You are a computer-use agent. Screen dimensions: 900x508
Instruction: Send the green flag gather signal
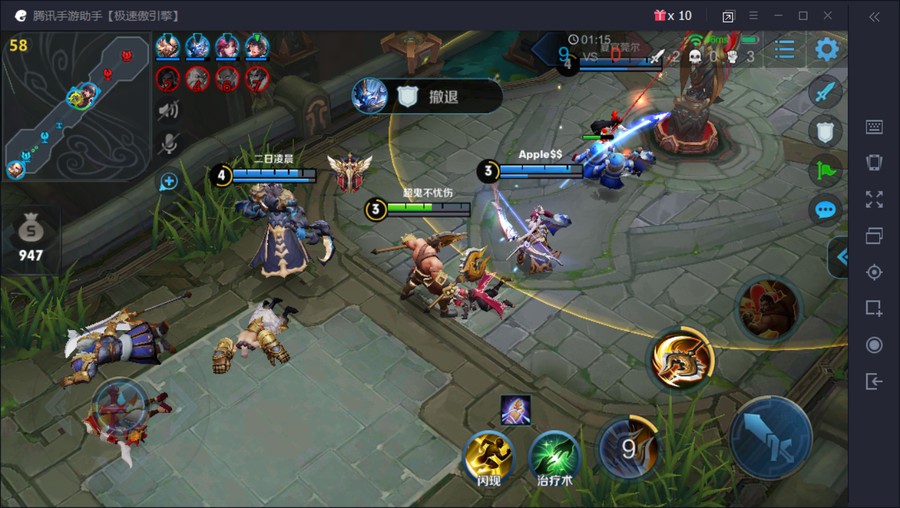click(825, 170)
